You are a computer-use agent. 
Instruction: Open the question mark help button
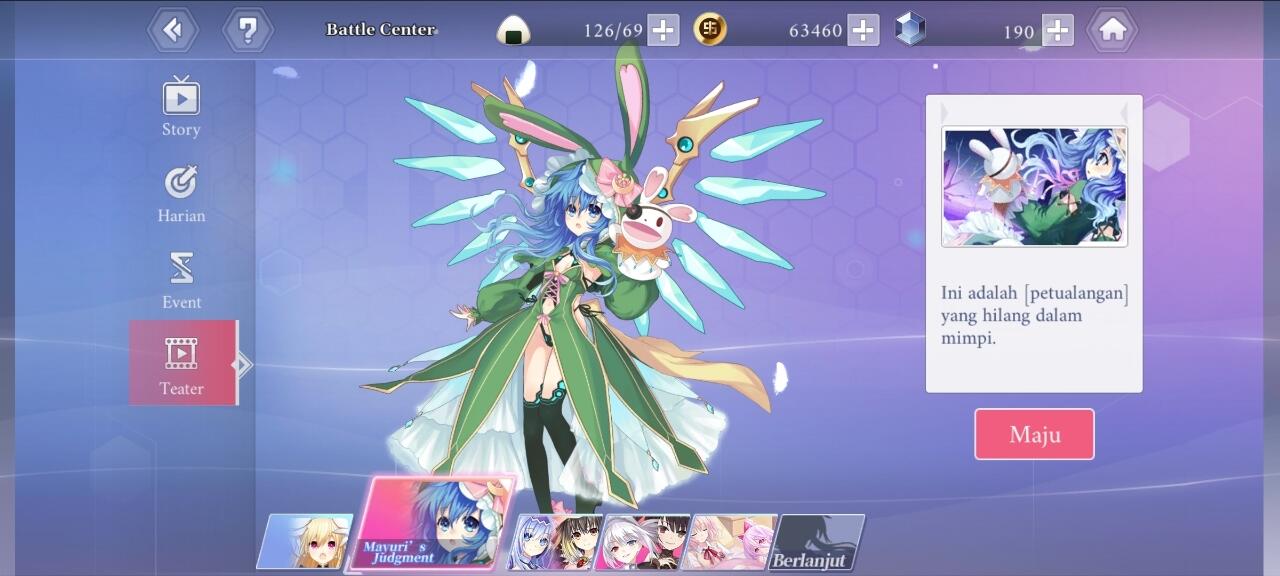pyautogui.click(x=247, y=30)
